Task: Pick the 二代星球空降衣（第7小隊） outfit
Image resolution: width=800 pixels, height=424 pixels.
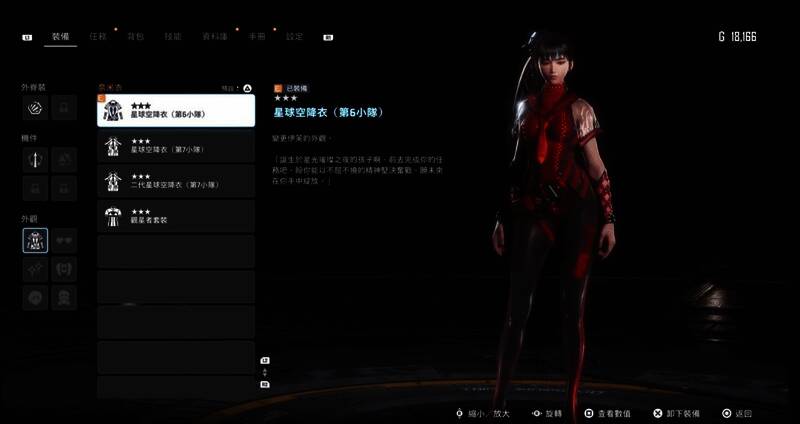Action: point(175,181)
